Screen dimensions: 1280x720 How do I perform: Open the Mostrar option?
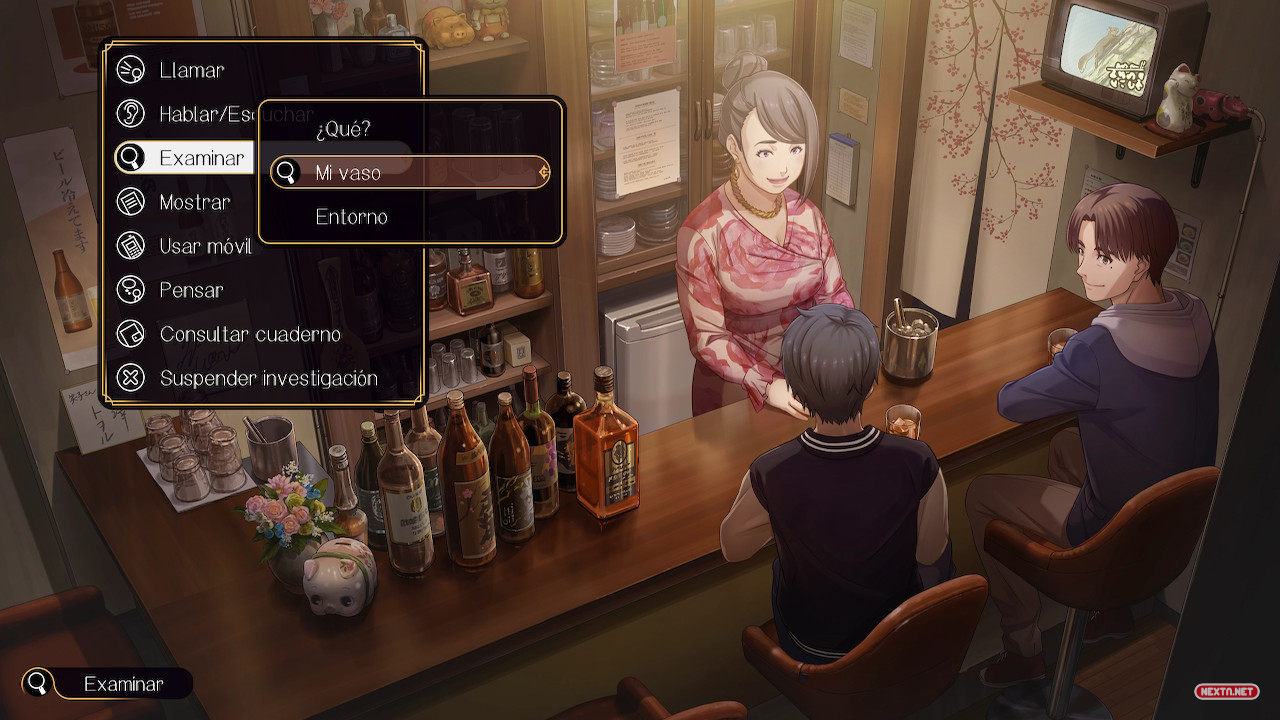[194, 202]
